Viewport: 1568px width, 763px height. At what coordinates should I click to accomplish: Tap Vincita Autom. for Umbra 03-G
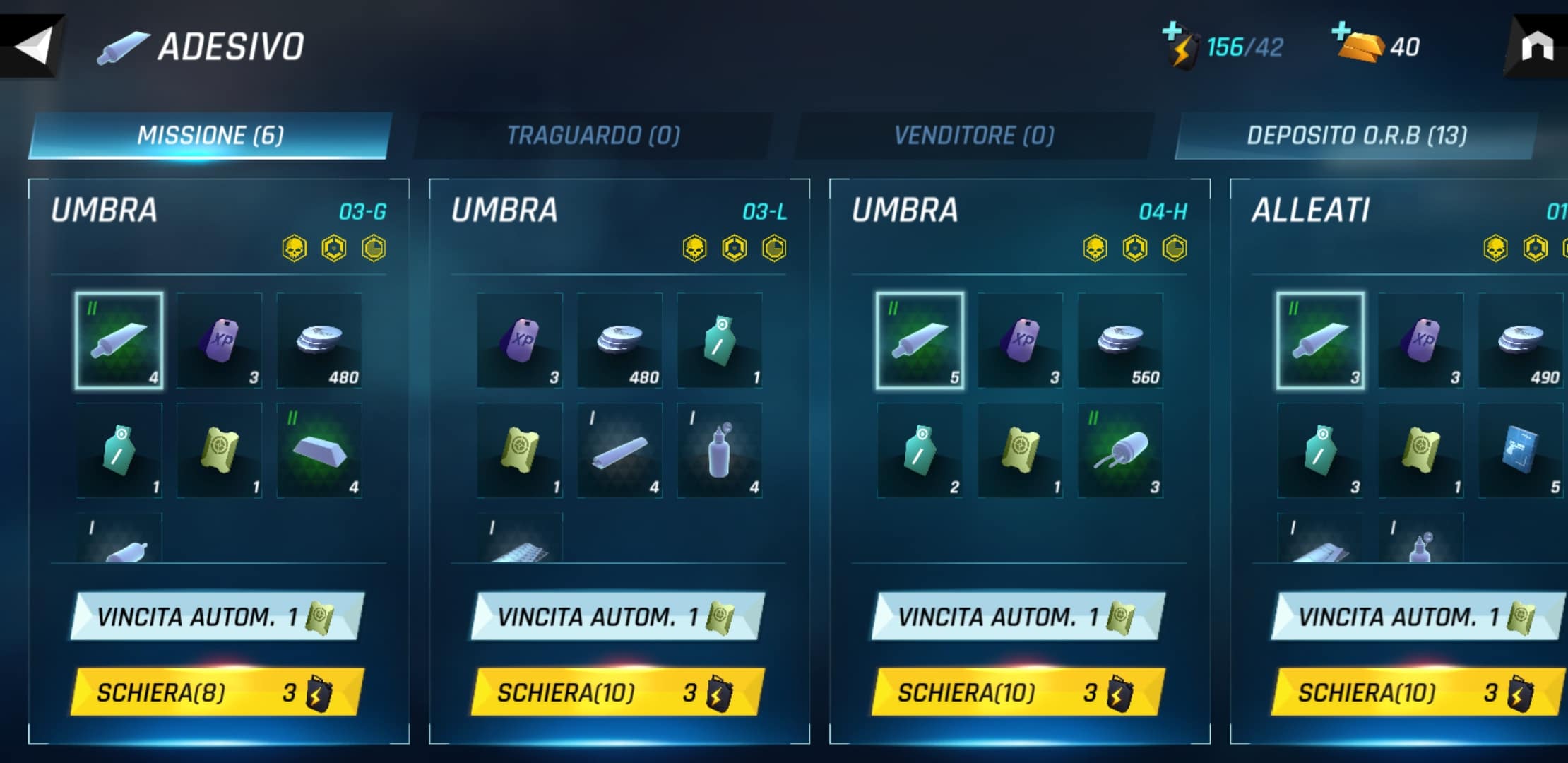pos(217,617)
